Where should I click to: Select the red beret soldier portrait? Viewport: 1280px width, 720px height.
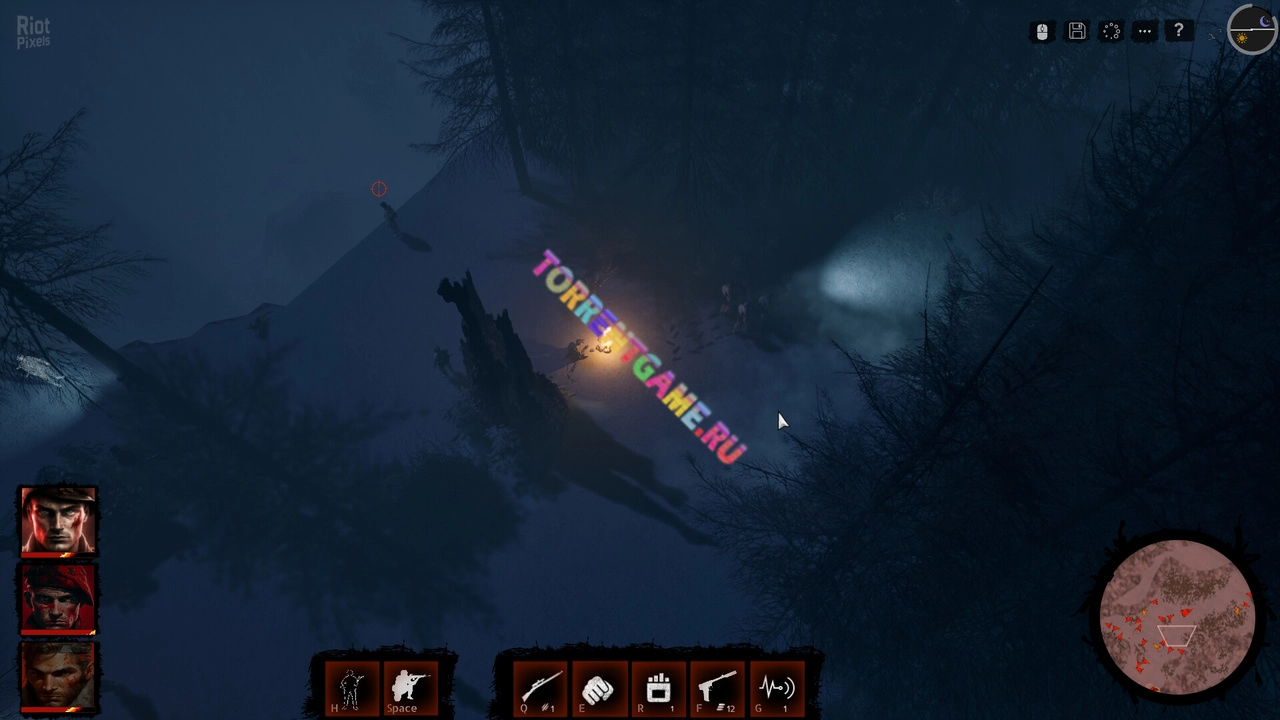click(58, 598)
